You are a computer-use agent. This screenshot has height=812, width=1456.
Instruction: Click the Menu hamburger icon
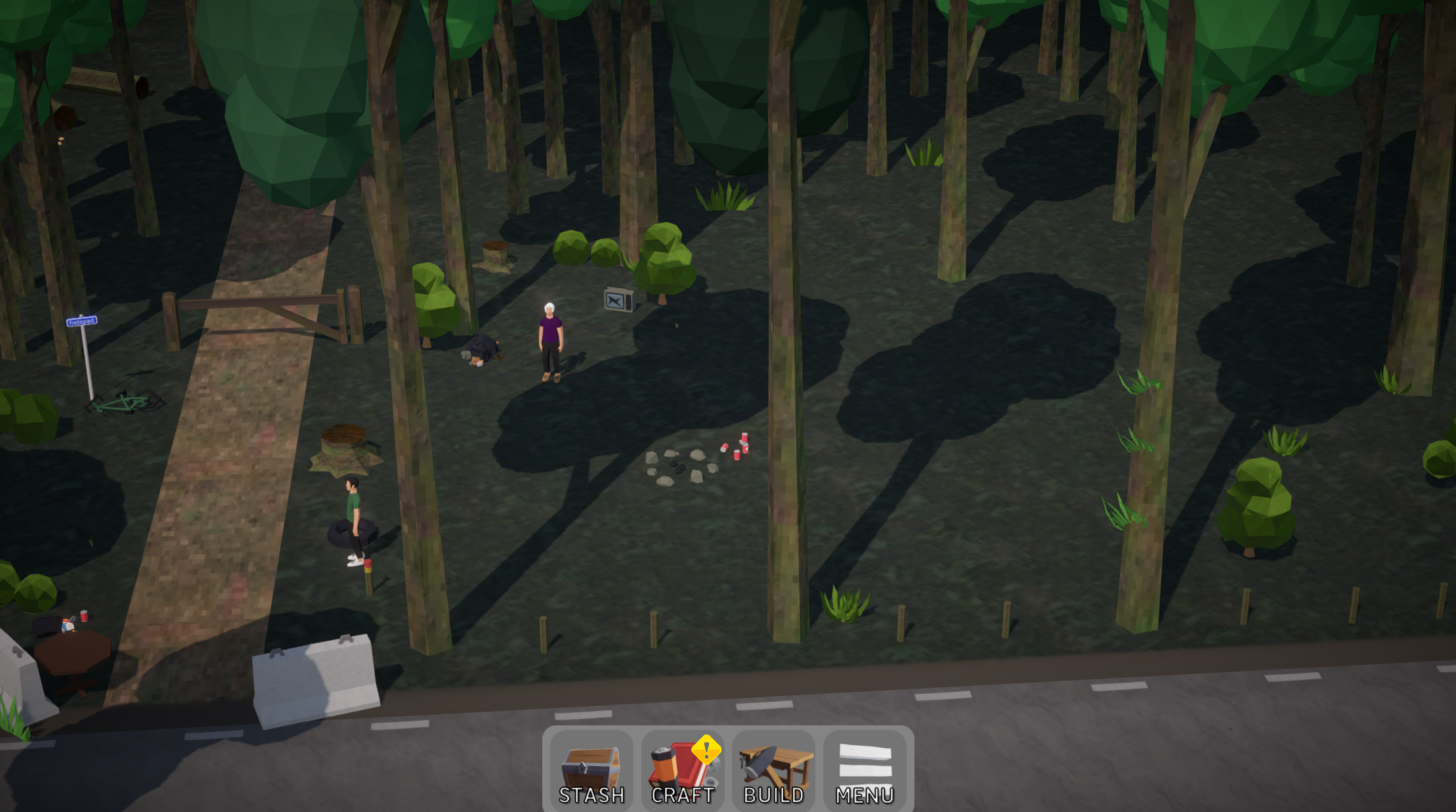(x=865, y=761)
